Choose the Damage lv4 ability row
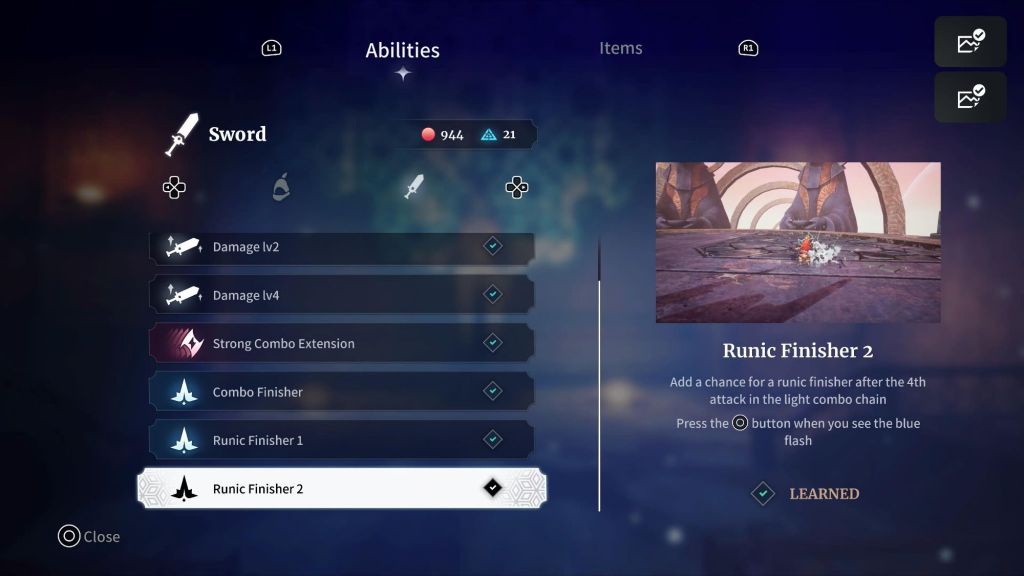This screenshot has width=1024, height=576. tap(341, 295)
